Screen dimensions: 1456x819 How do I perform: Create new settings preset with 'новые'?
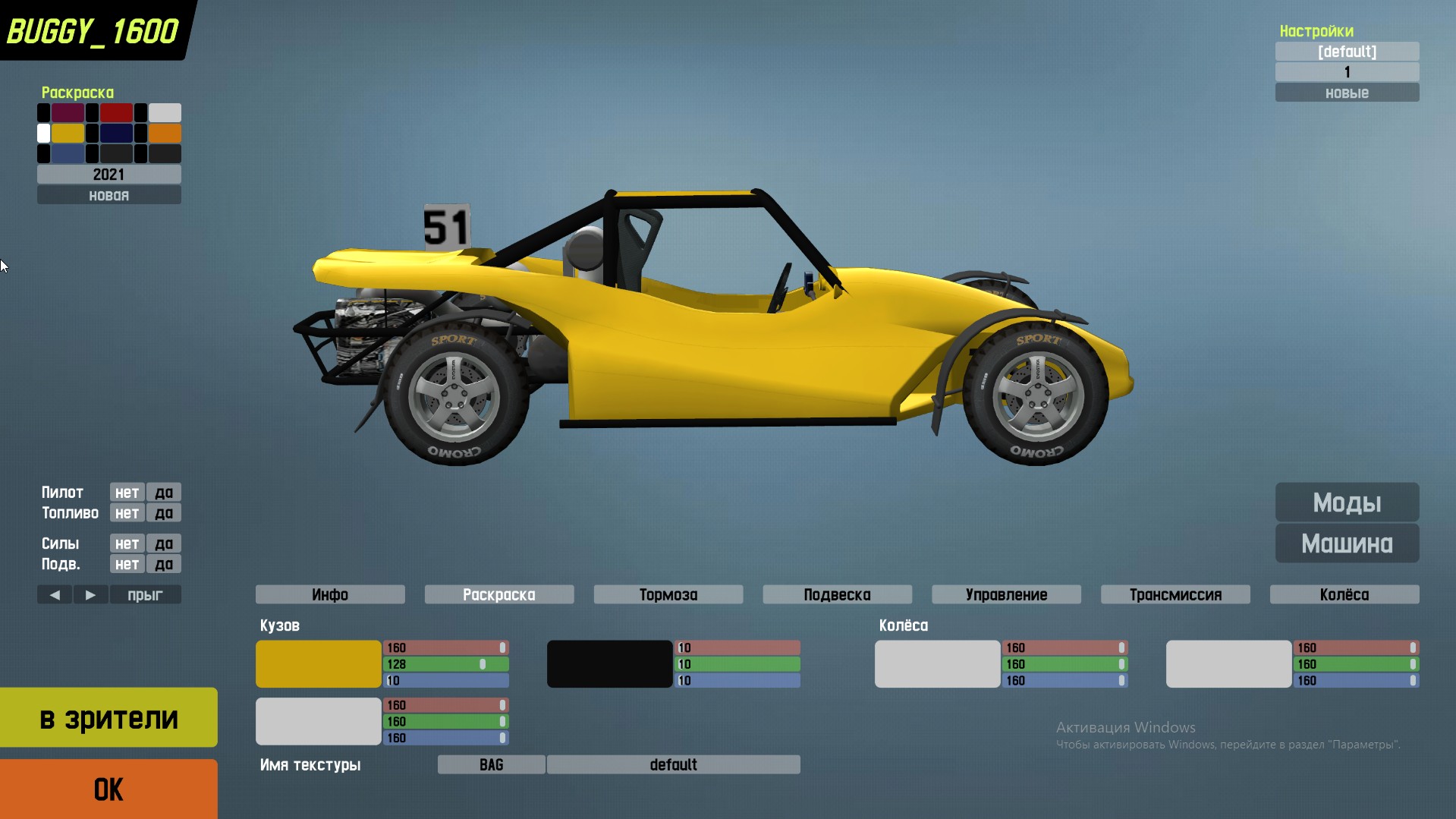[x=1347, y=93]
